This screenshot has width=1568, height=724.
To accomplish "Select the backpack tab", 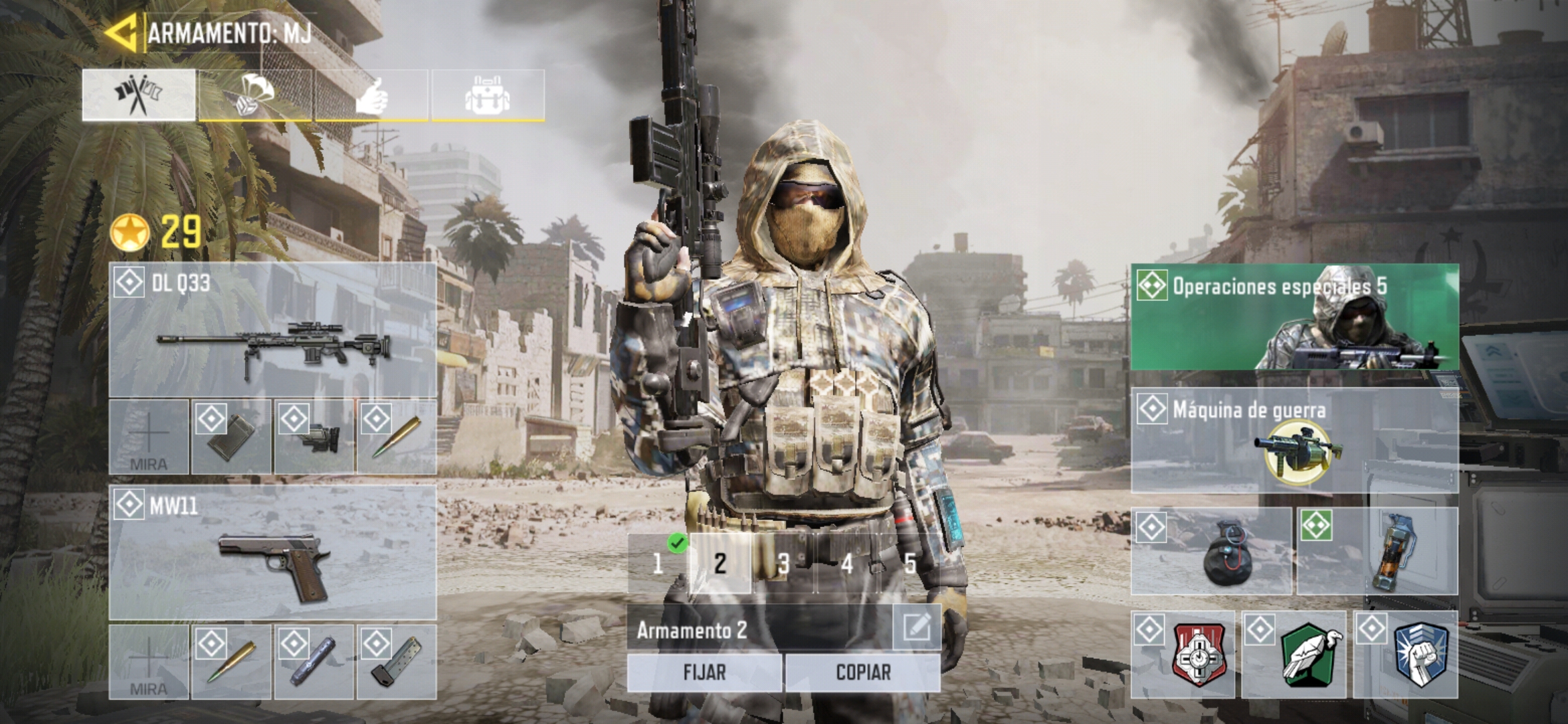I will point(488,95).
